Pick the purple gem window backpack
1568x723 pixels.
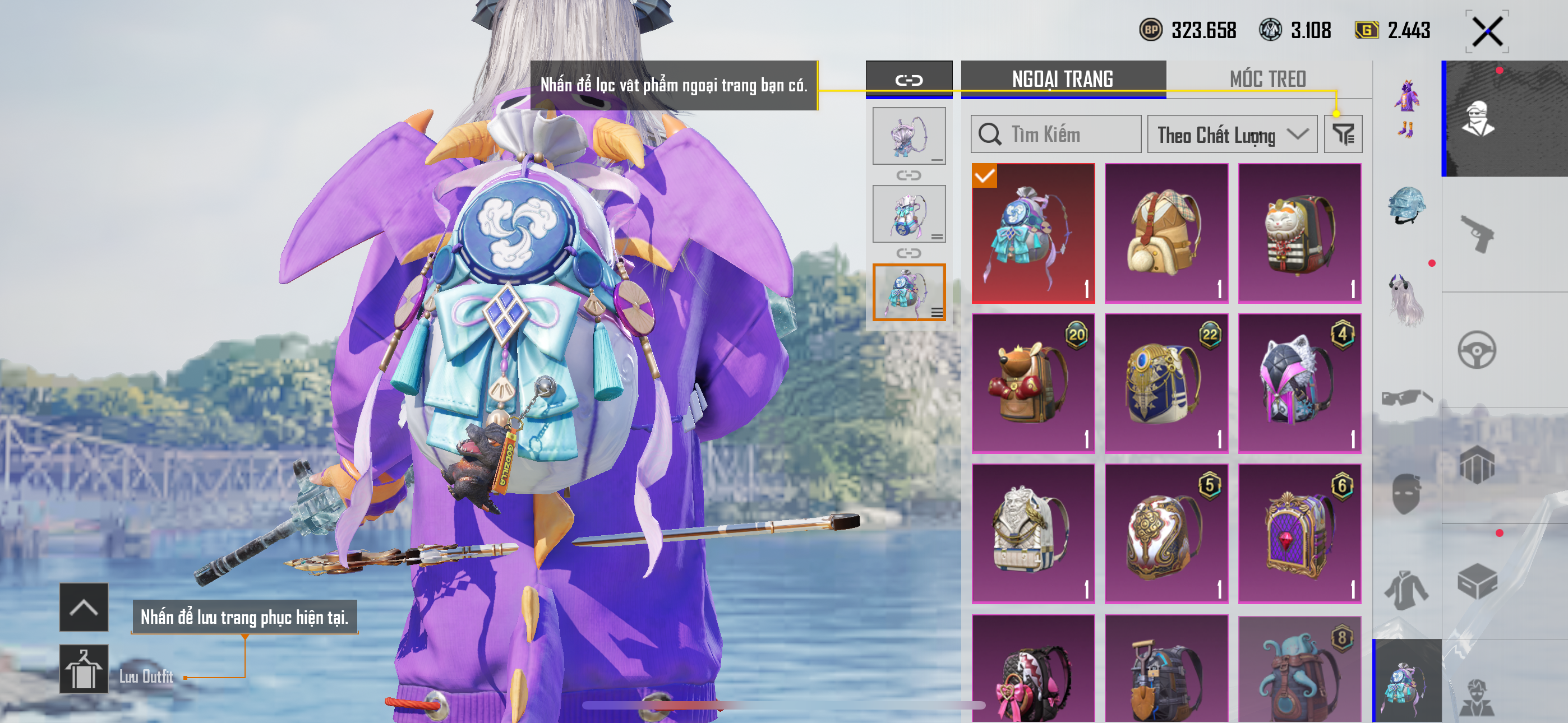pyautogui.click(x=1299, y=534)
